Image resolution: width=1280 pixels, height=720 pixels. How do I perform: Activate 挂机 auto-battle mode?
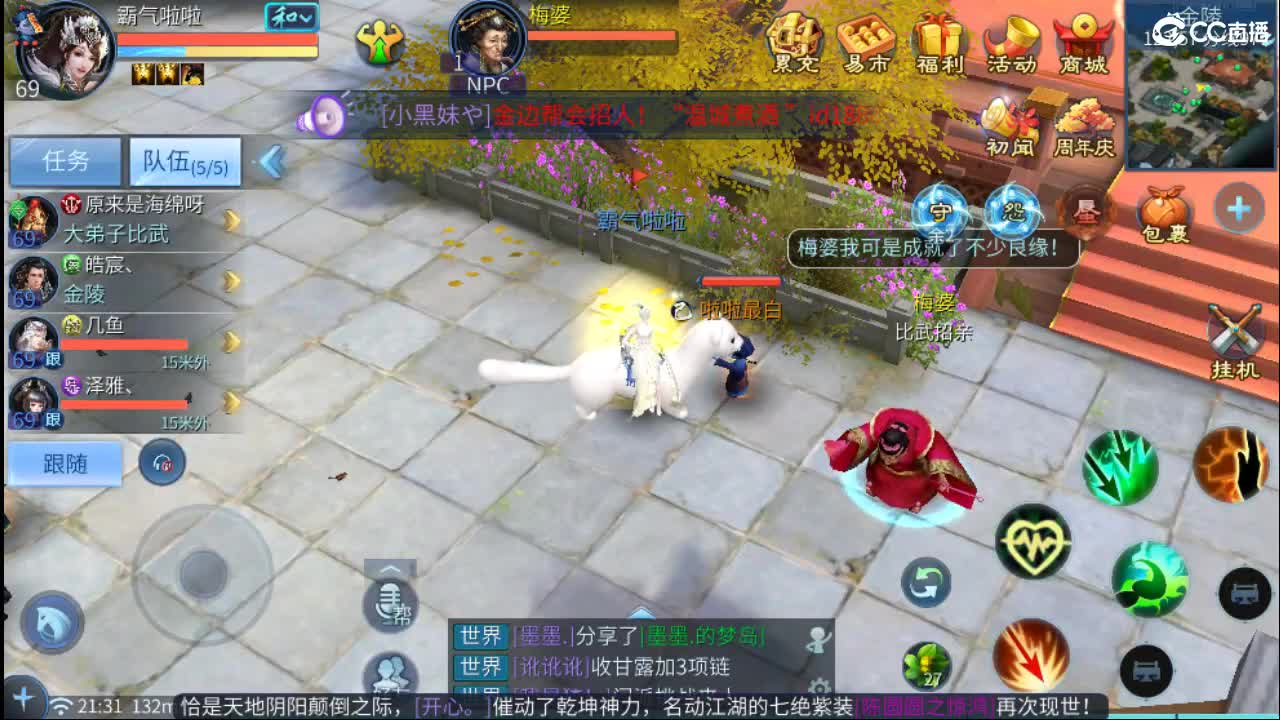[x=1232, y=330]
